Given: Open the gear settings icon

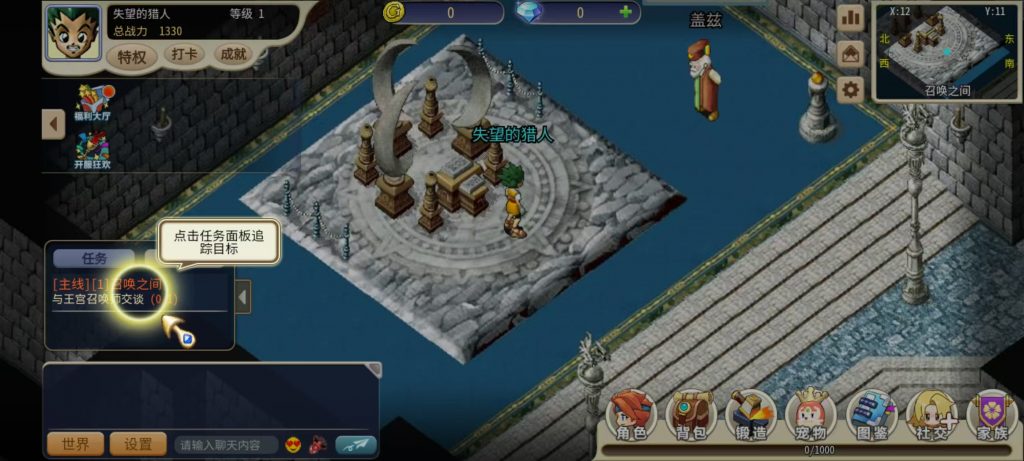Looking at the screenshot, I should pyautogui.click(x=850, y=90).
